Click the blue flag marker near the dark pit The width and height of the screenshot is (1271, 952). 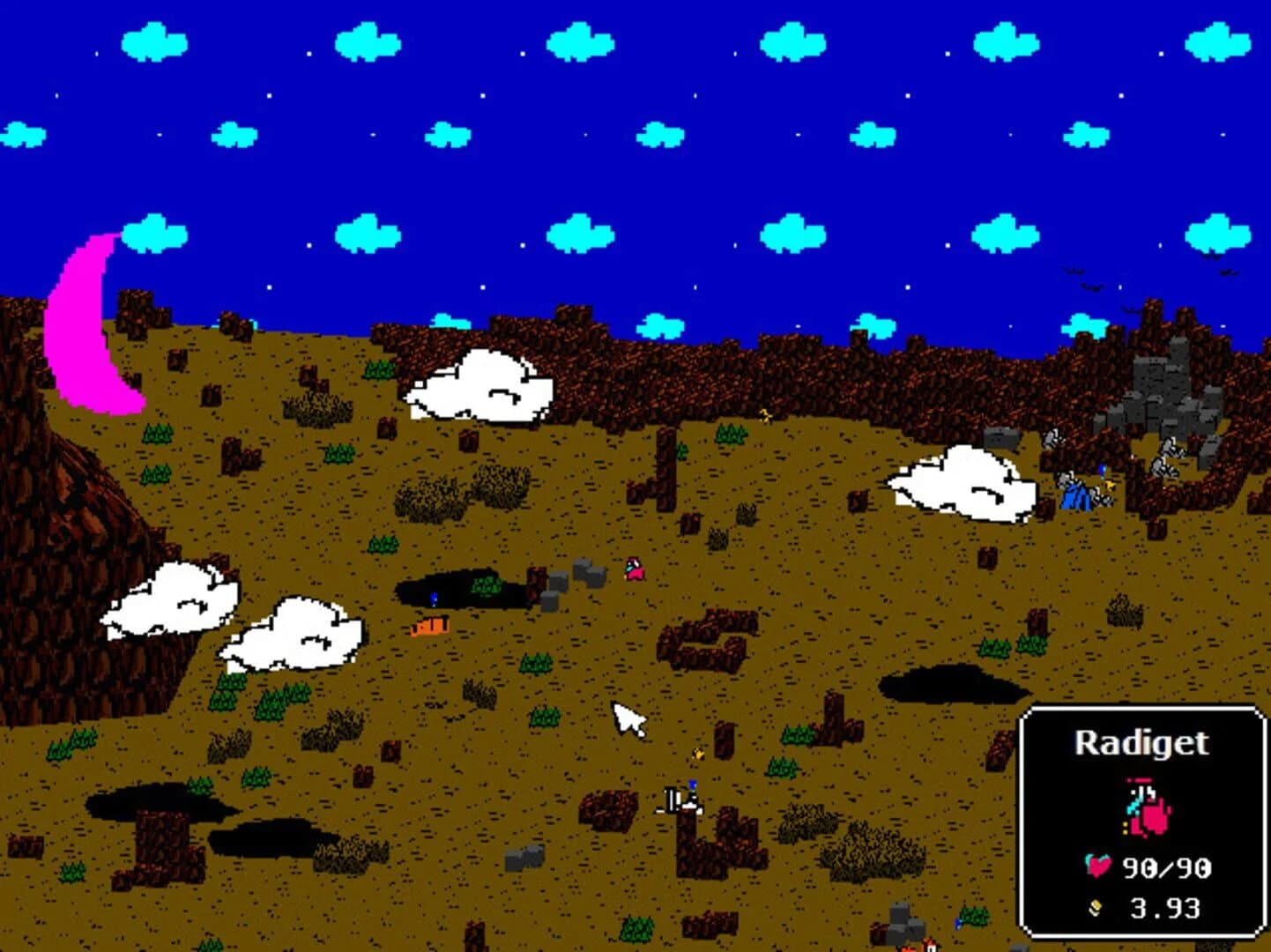[434, 598]
